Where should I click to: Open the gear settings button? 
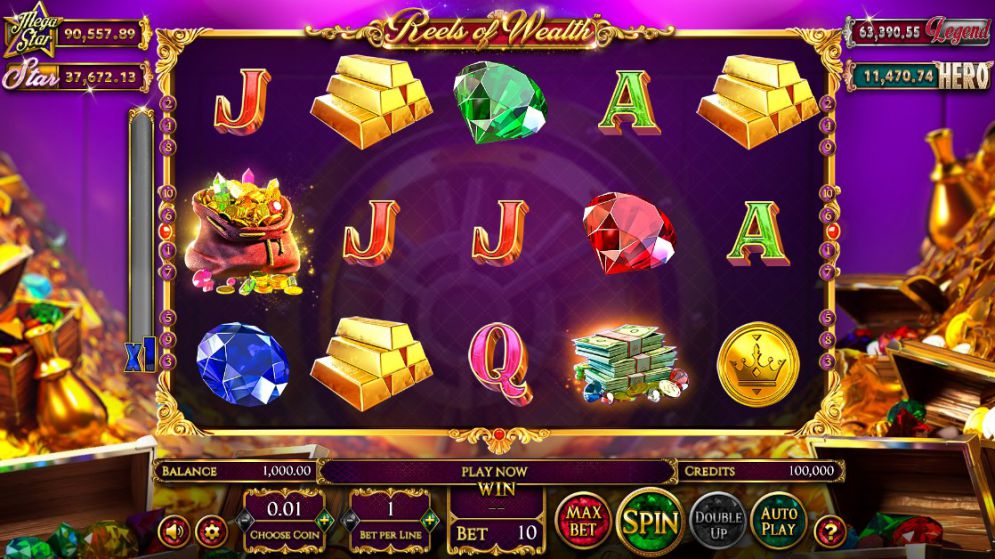(x=210, y=528)
